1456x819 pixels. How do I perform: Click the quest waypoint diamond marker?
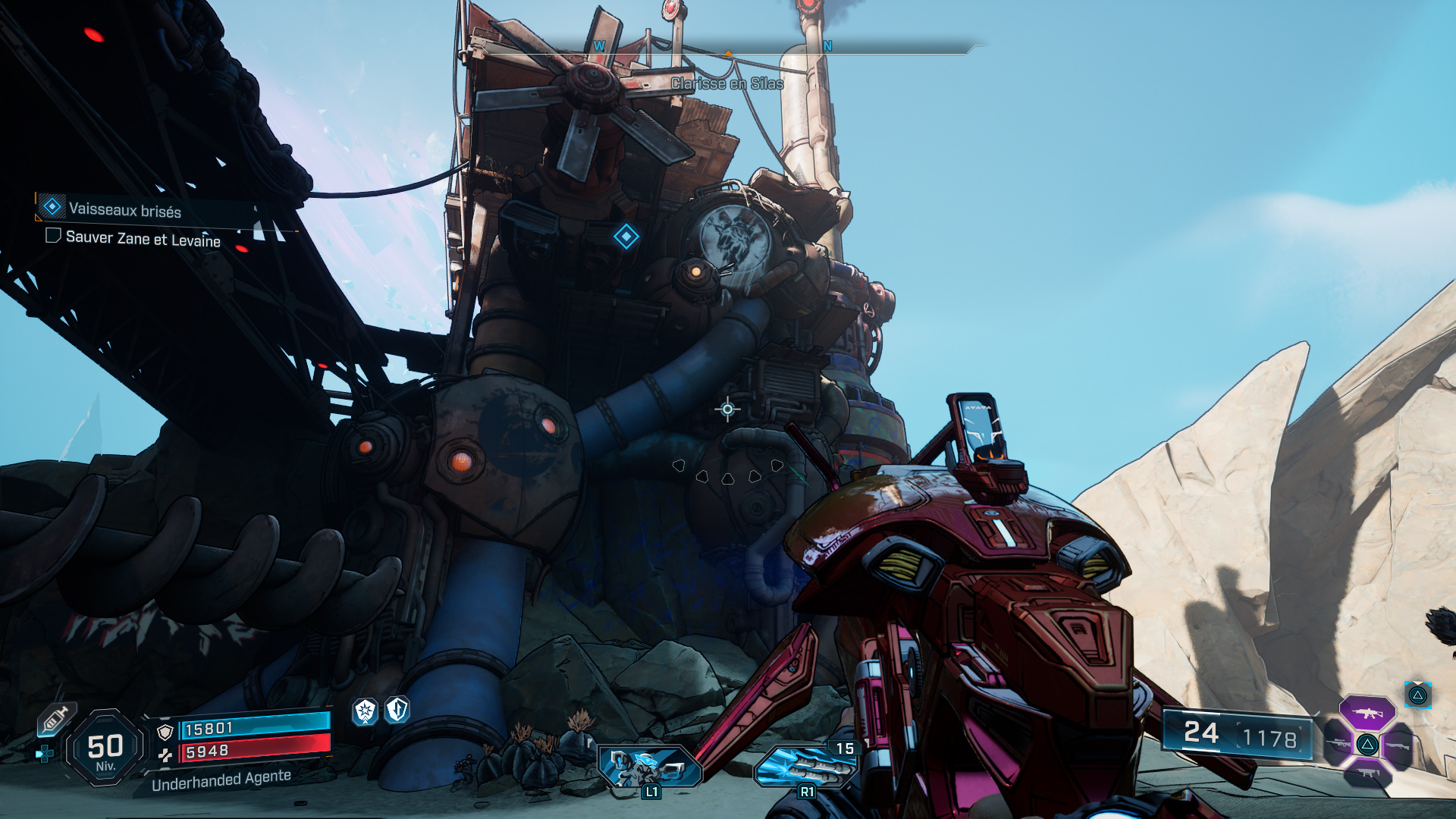click(626, 237)
